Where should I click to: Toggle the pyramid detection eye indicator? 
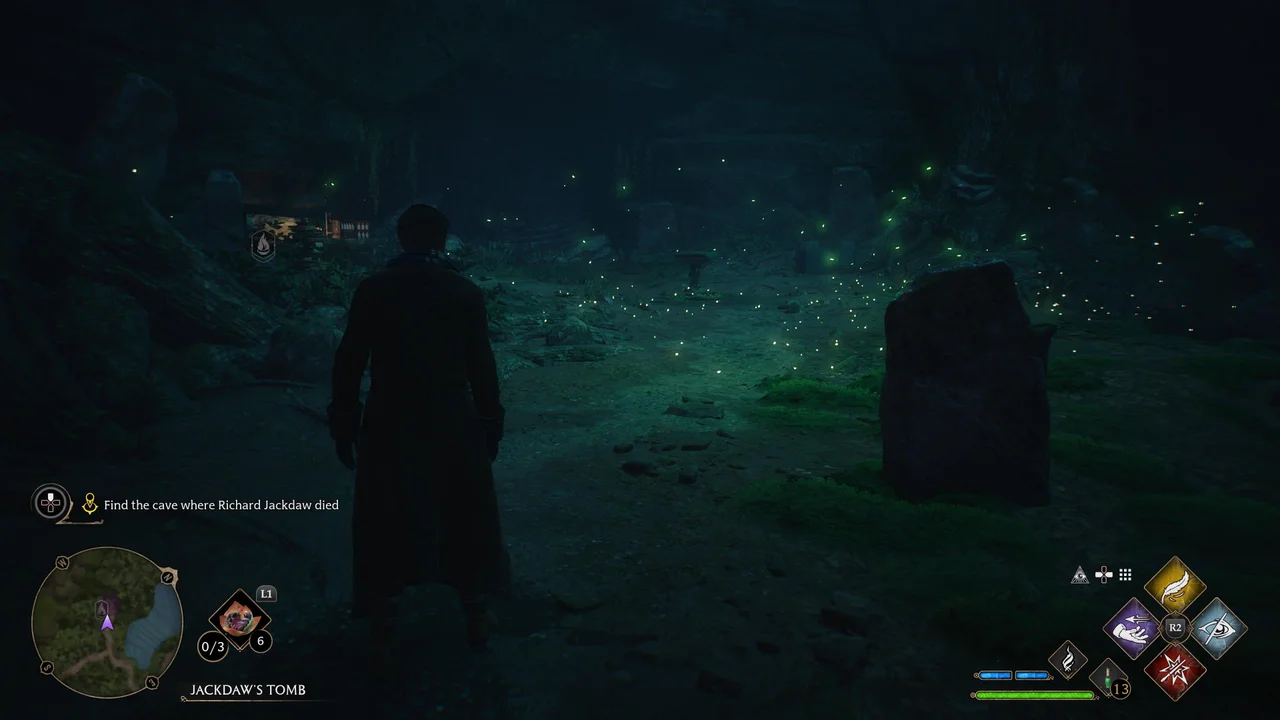[x=1079, y=573]
